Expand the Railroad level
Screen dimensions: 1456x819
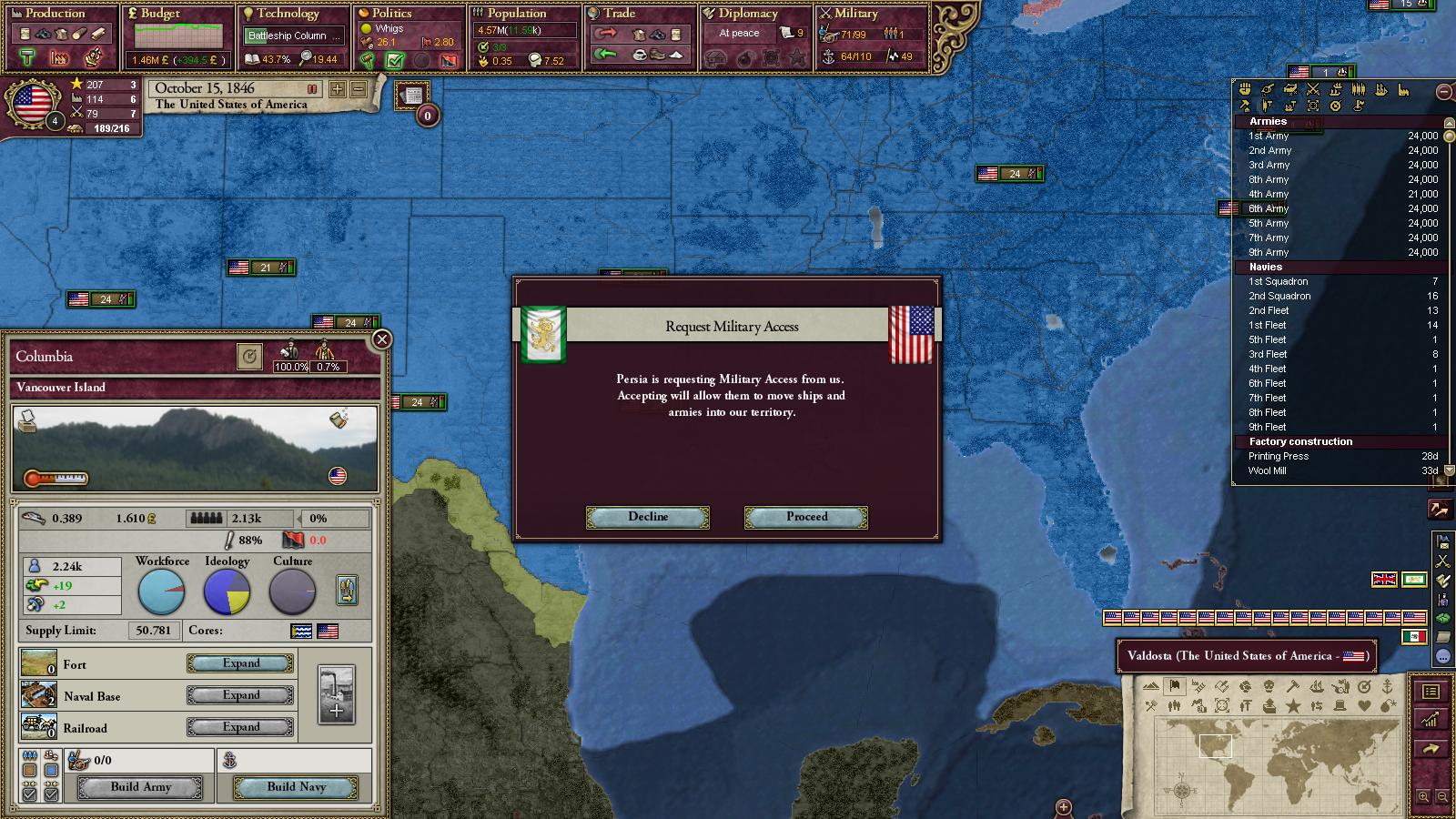click(241, 727)
